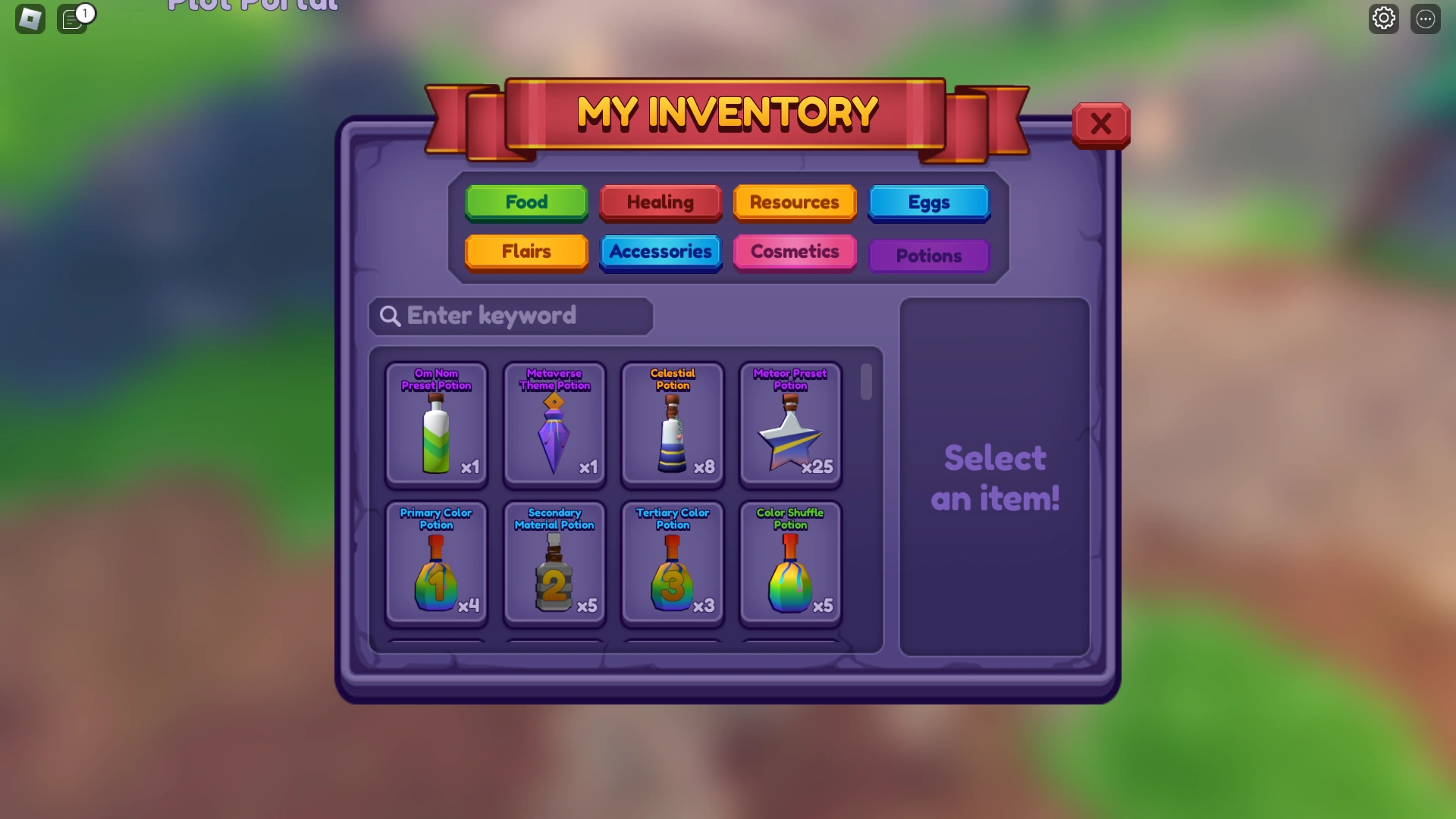
Task: Switch to the Eggs category
Action: point(929,202)
